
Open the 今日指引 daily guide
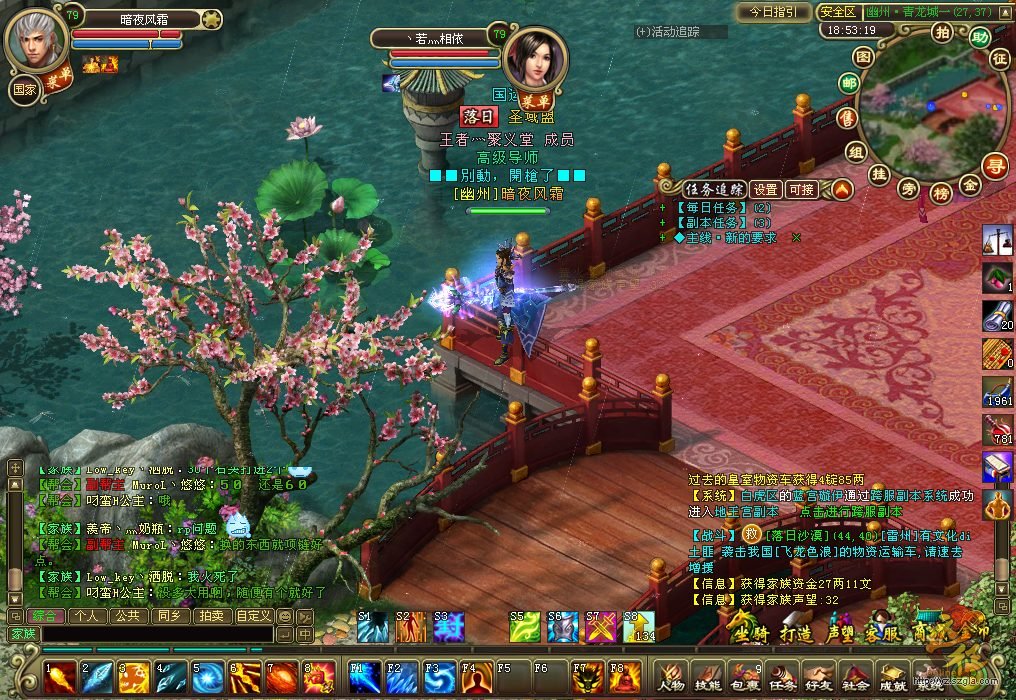click(774, 12)
